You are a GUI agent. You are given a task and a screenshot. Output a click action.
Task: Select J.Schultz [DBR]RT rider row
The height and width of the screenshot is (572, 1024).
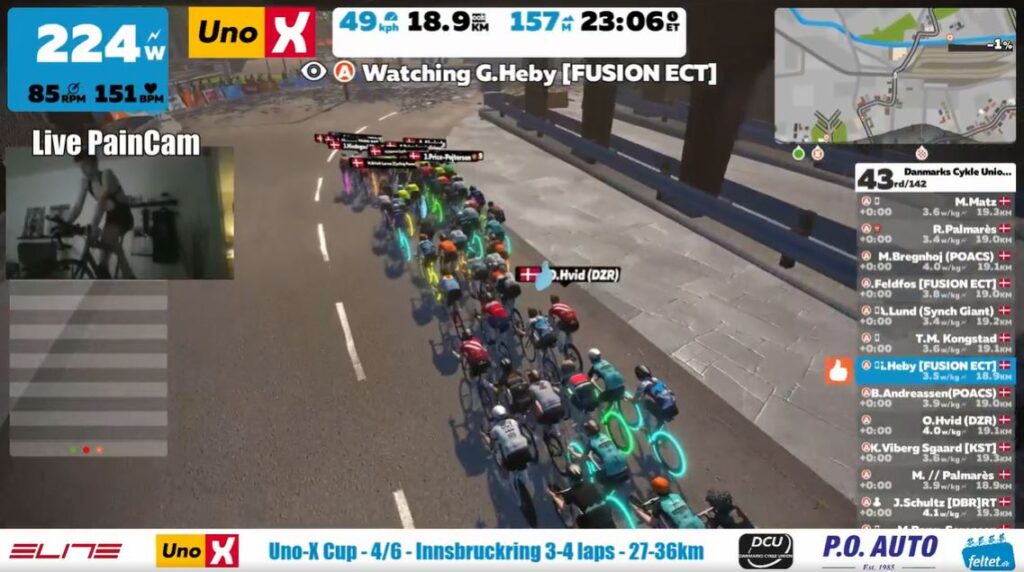(x=935, y=507)
